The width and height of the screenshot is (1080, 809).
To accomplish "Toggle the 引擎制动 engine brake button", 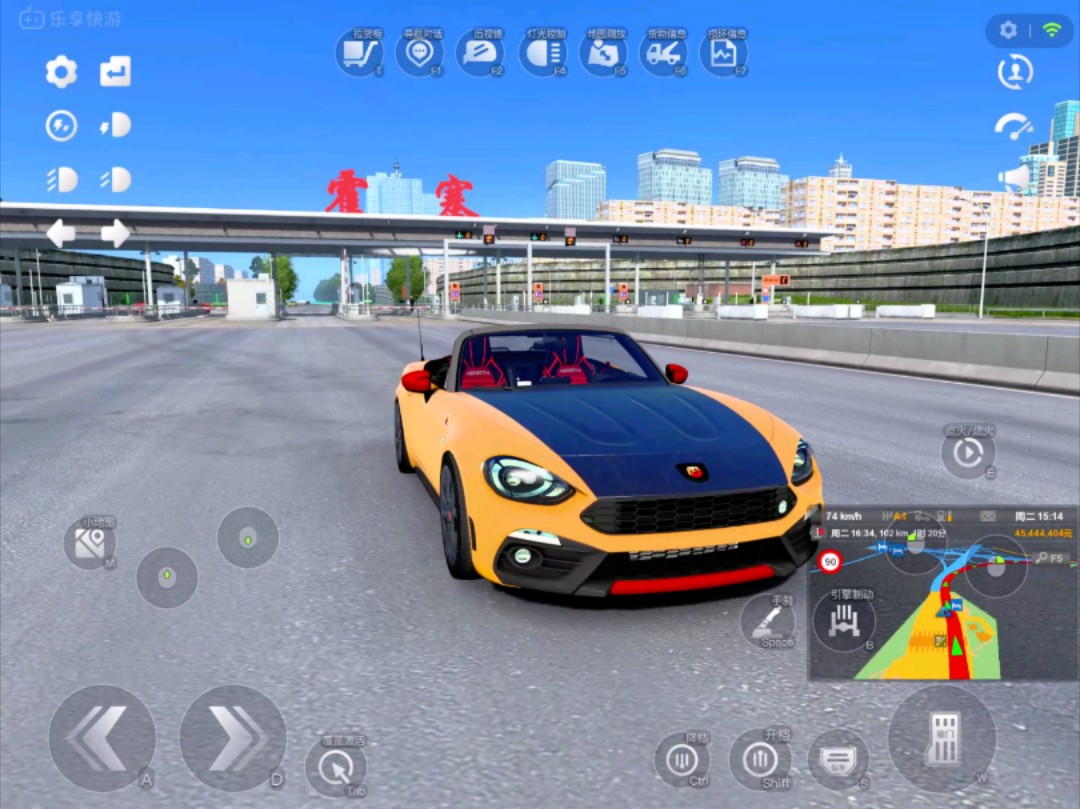I will [x=844, y=620].
